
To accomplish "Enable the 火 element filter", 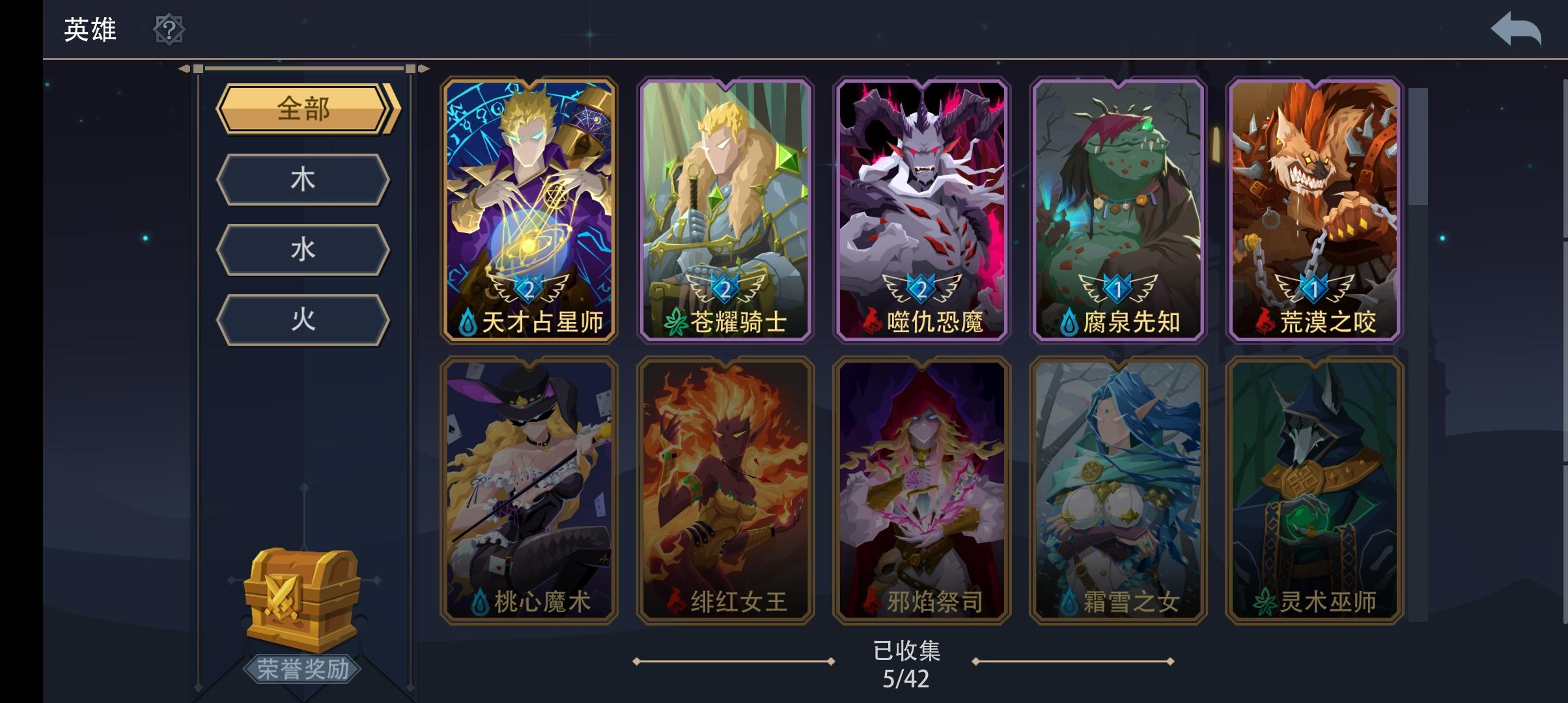I will (x=303, y=319).
